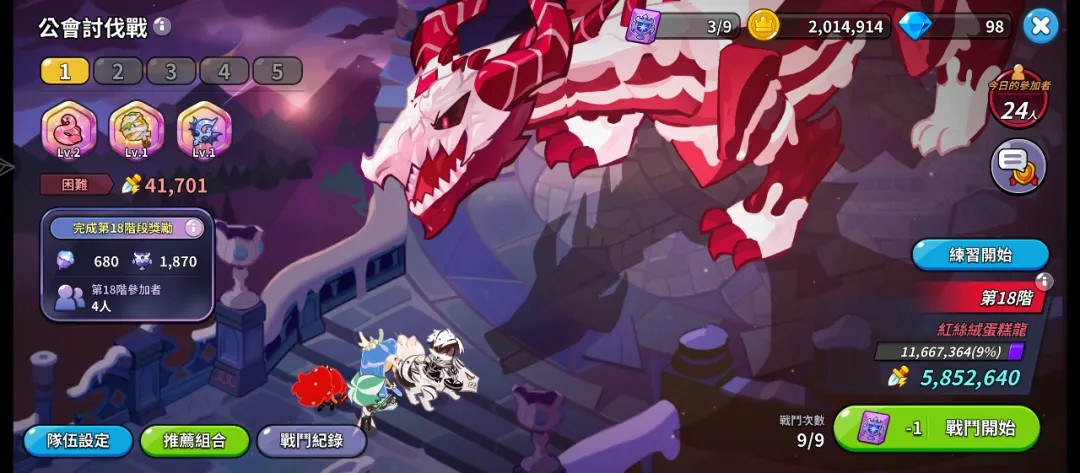Open info icon beside 公會討伐戰 title
This screenshot has width=1080, height=473.
tap(162, 27)
